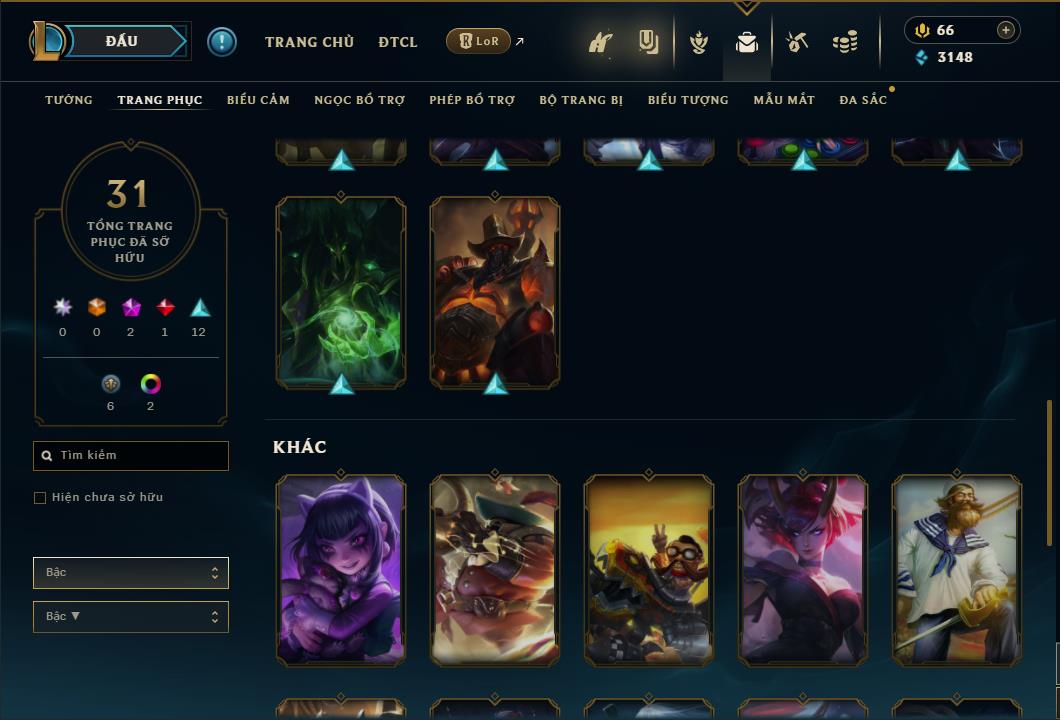Viewport: 1060px width, 720px height.
Task: Select the sailor skin with white uniform
Action: pyautogui.click(x=957, y=570)
